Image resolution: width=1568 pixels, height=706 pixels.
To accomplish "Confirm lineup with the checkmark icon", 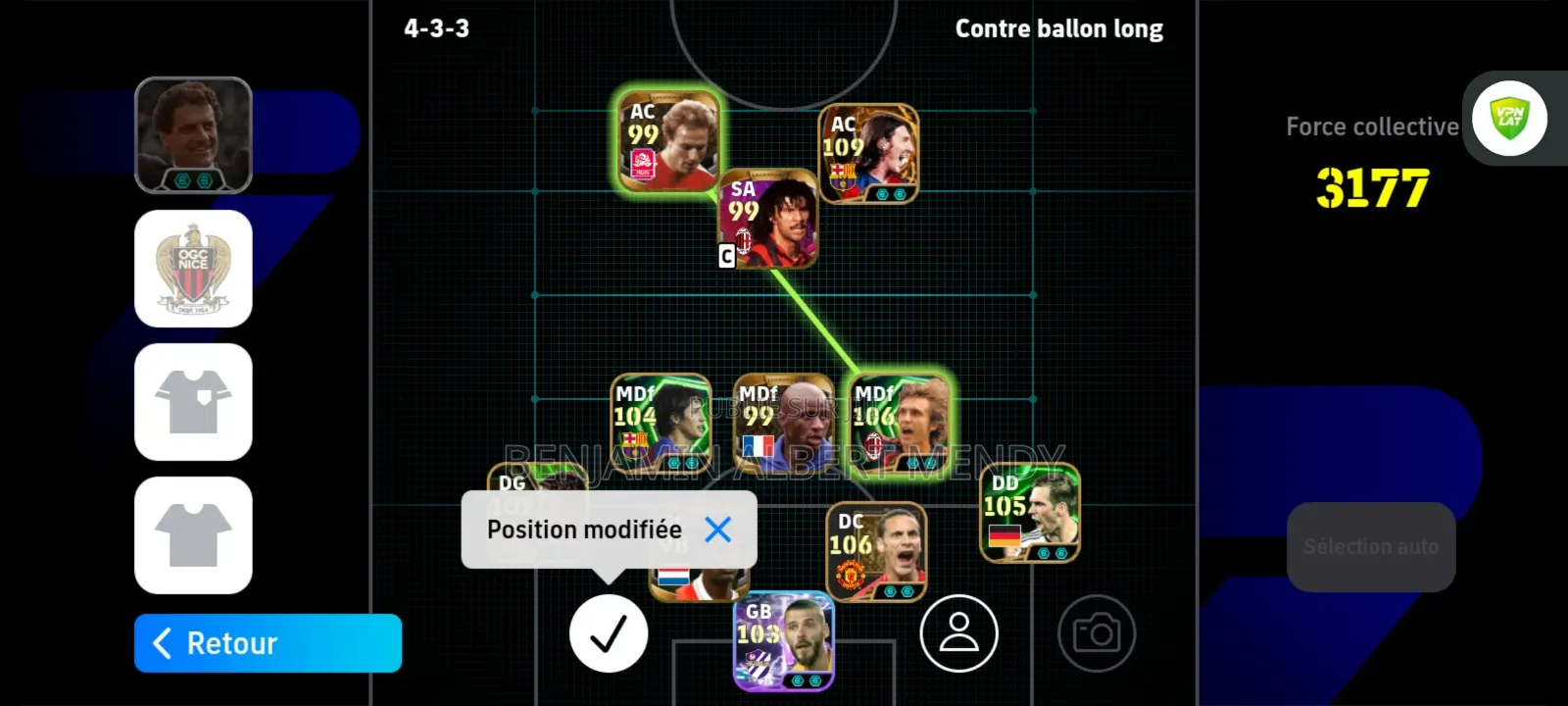I will click(x=609, y=633).
